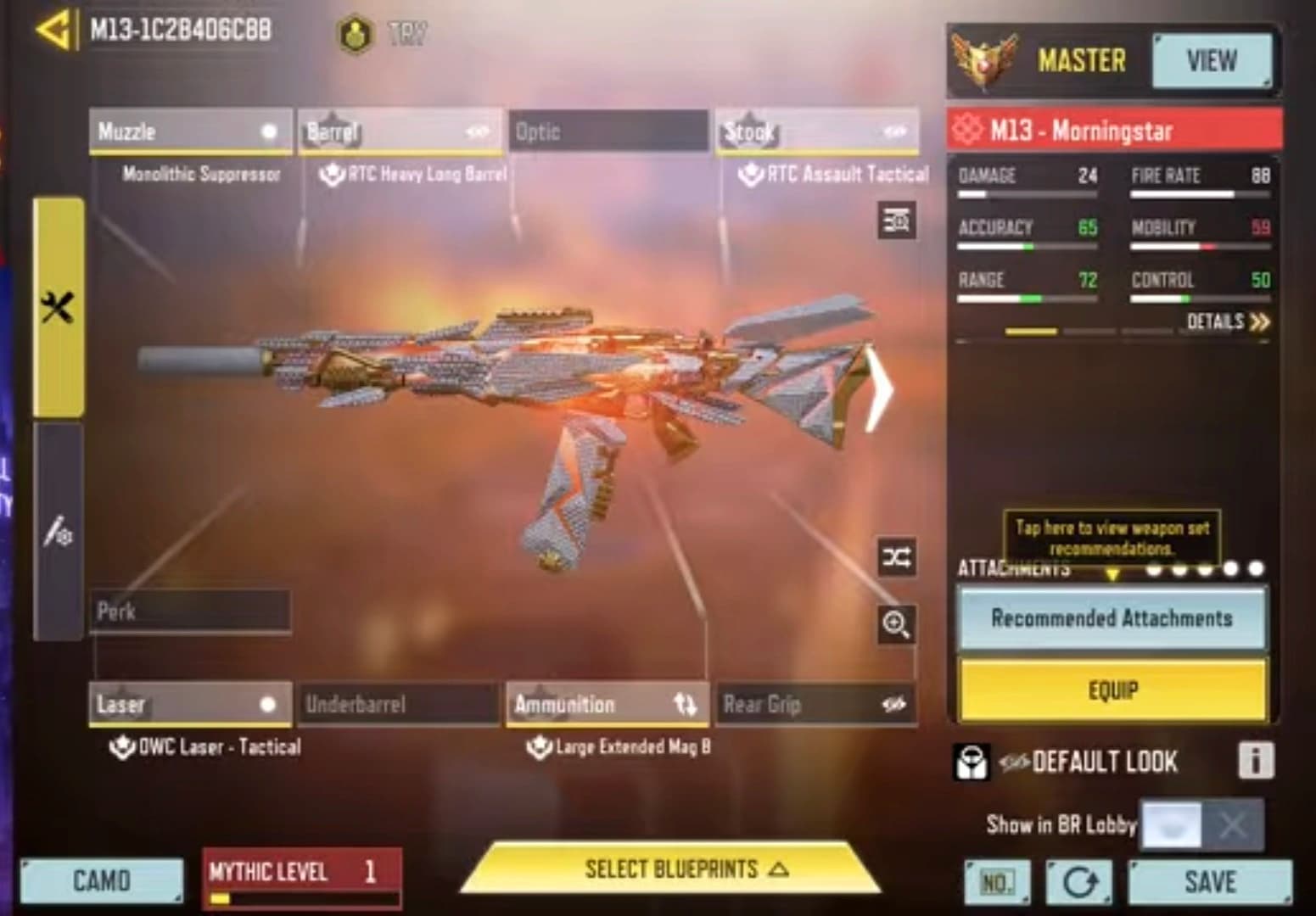Open the Muzzle attachment slot
Image resolution: width=1316 pixels, height=916 pixels.
(190, 132)
